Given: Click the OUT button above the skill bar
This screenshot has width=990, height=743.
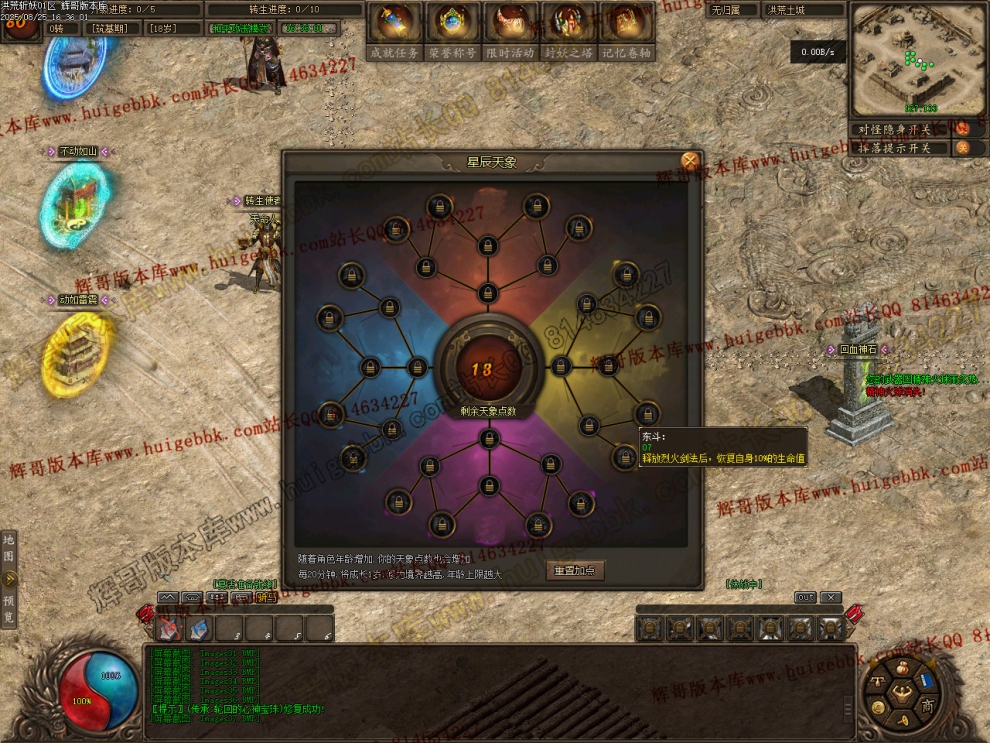Looking at the screenshot, I should coord(805,598).
